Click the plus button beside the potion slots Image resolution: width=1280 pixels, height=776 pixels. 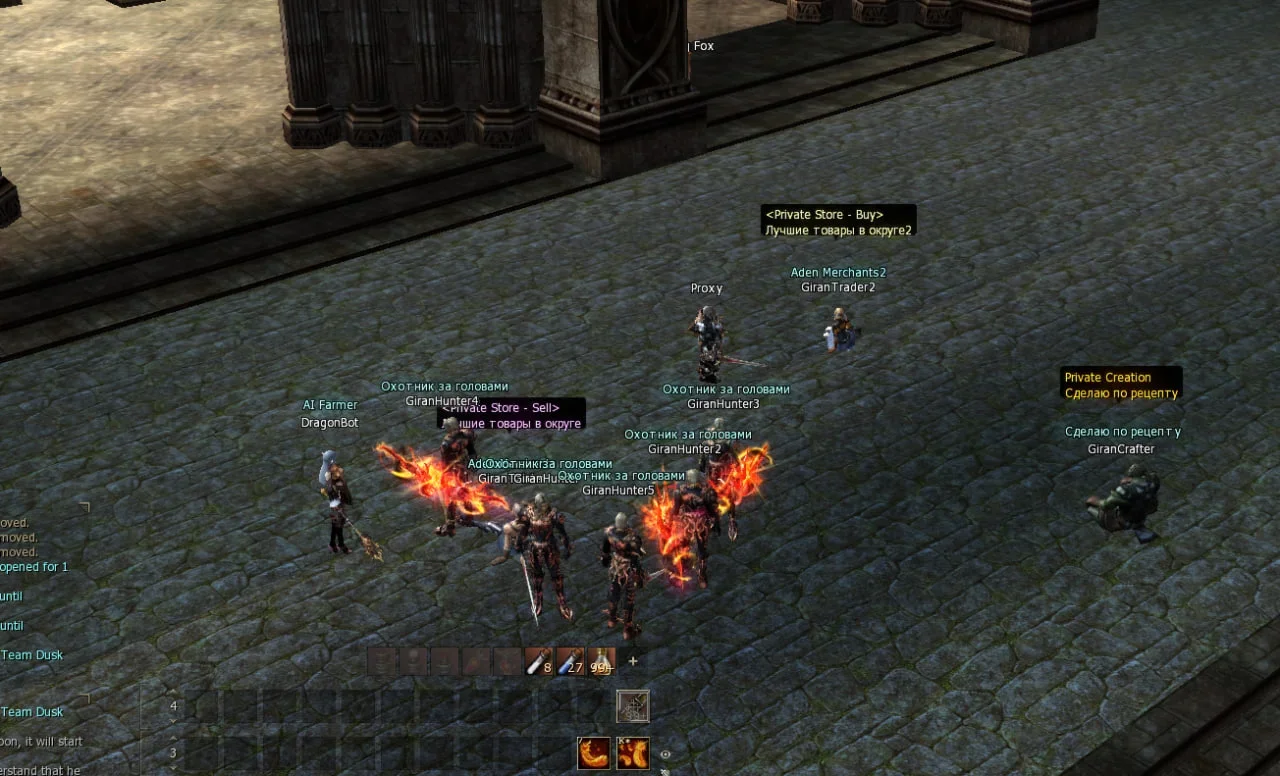click(632, 661)
